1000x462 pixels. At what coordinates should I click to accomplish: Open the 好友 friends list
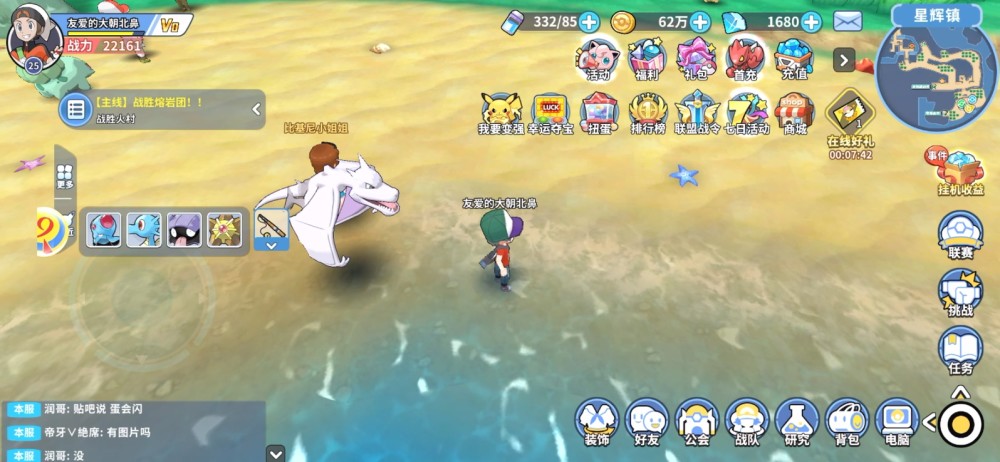click(647, 420)
